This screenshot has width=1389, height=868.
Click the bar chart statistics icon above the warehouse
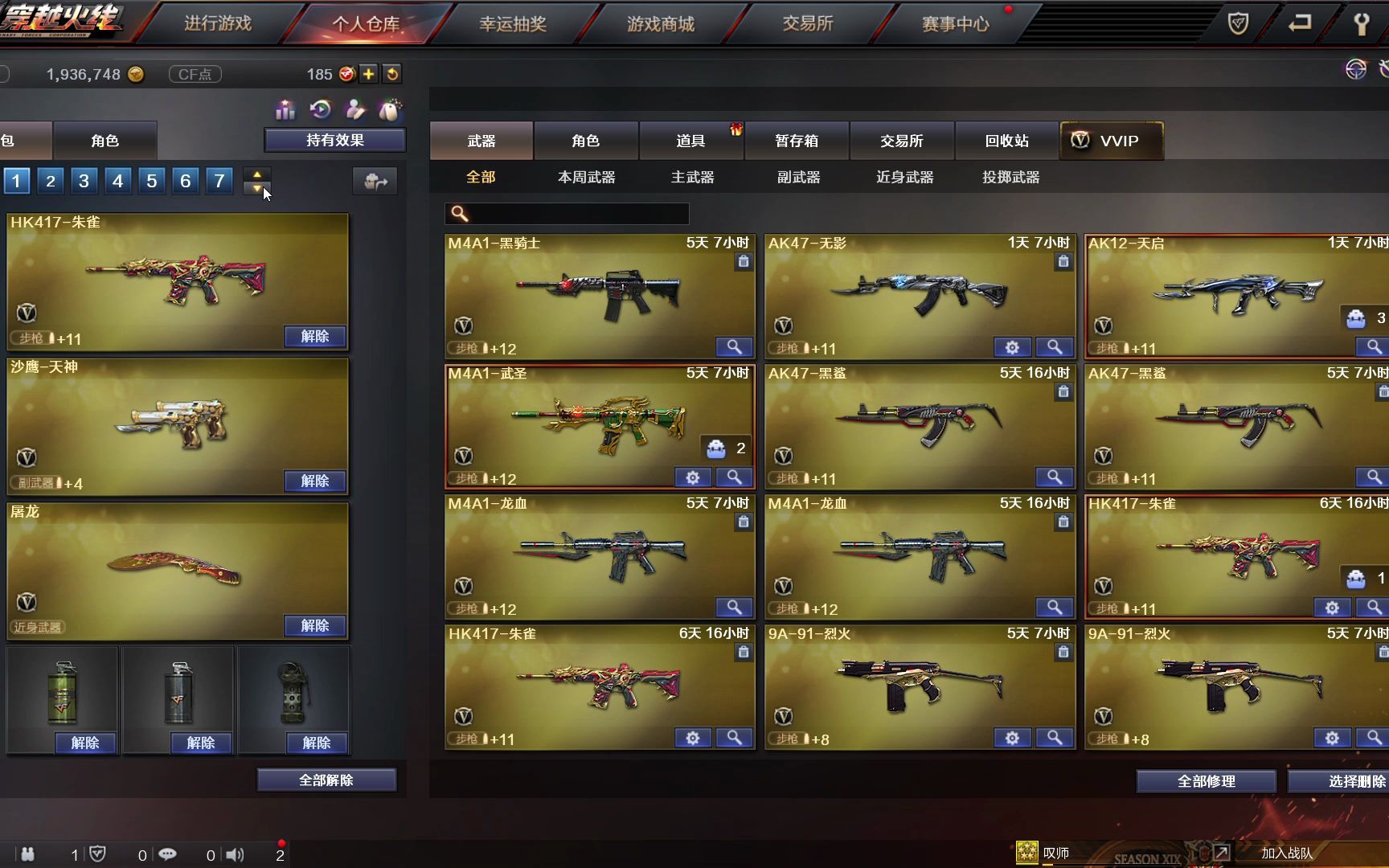pyautogui.click(x=284, y=108)
